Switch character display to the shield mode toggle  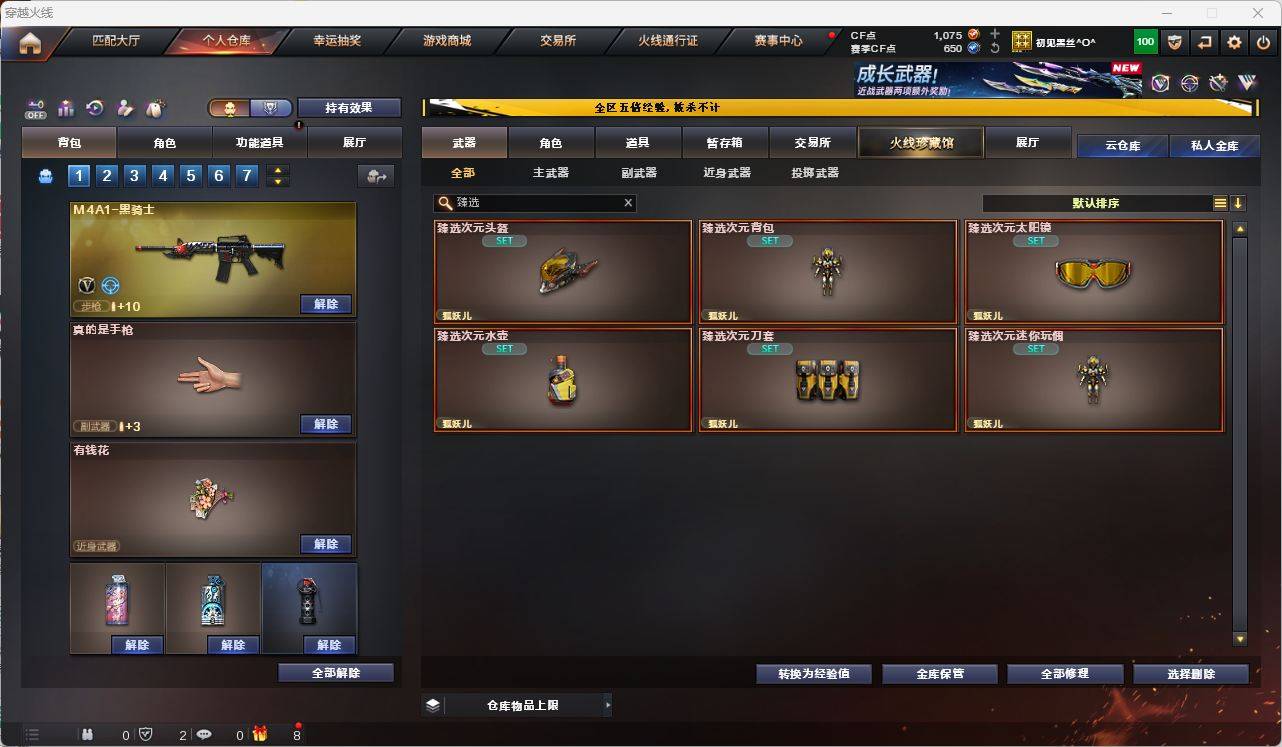coord(268,107)
